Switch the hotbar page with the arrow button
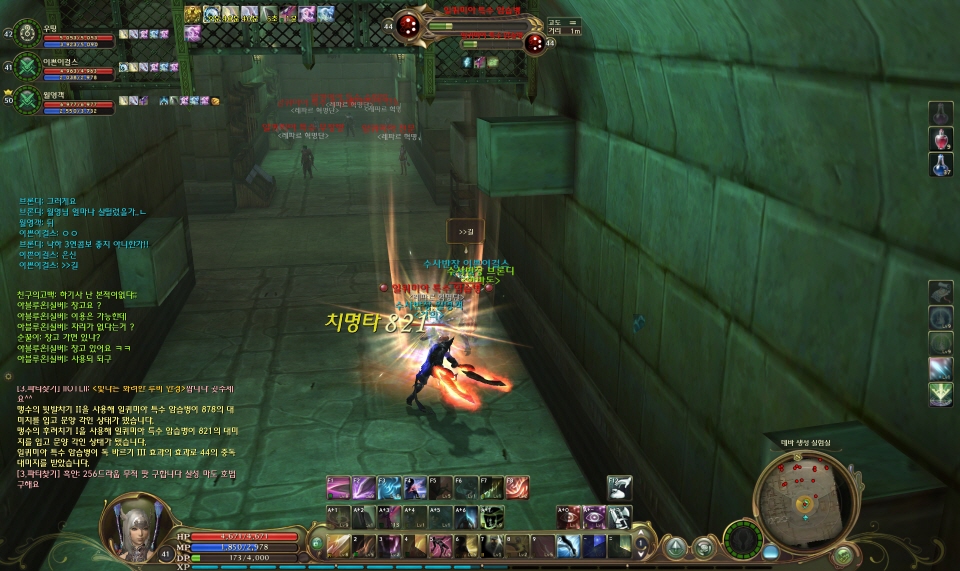This screenshot has width=960, height=571. 643,546
